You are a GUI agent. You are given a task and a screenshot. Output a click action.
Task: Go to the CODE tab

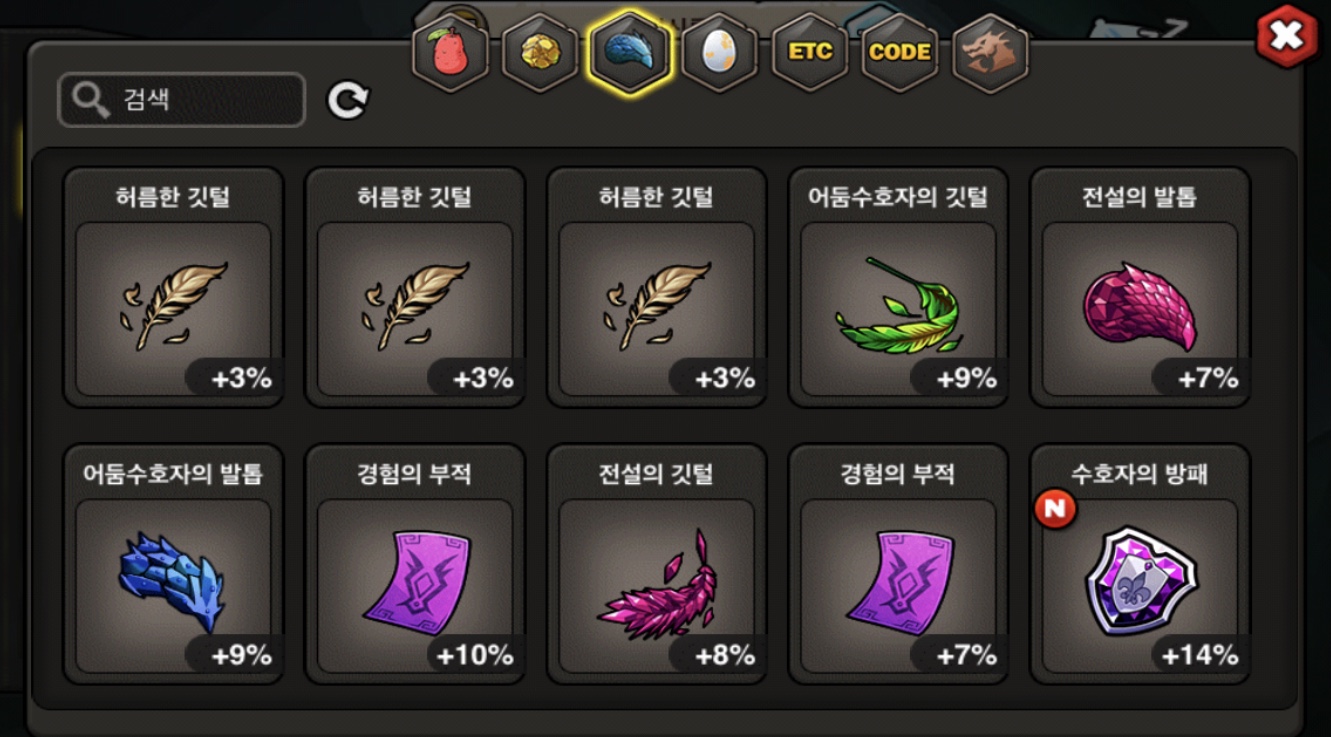coord(899,53)
